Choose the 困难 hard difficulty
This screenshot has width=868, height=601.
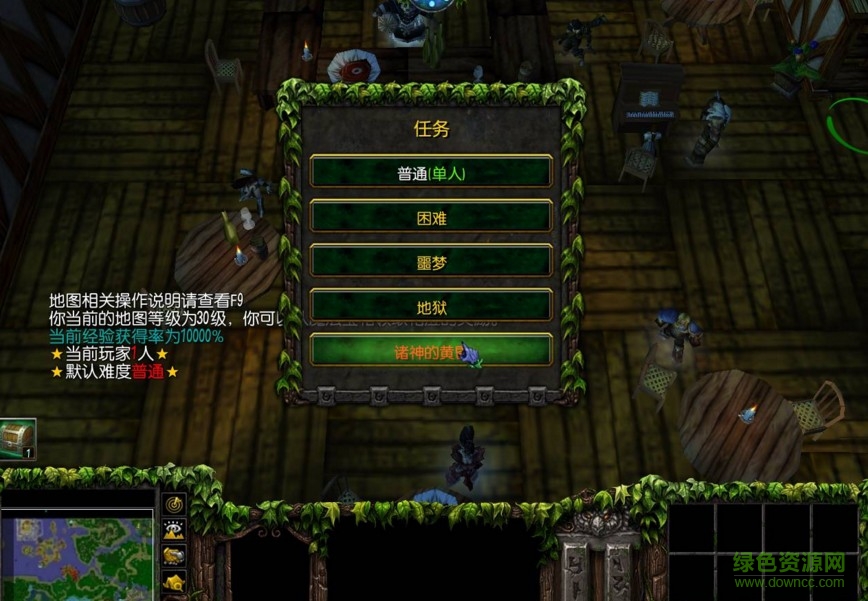(x=431, y=216)
